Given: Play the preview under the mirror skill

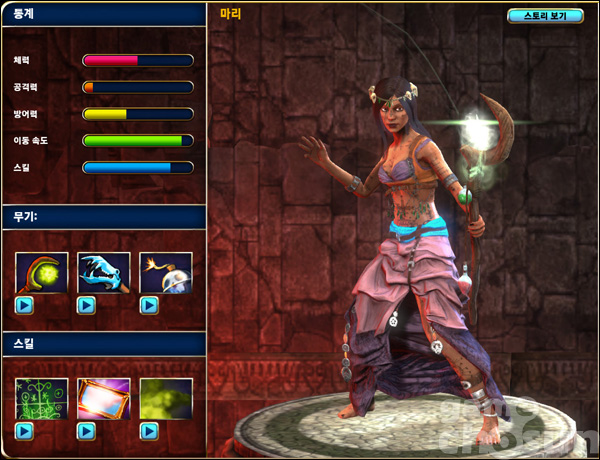Looking at the screenshot, I should tap(87, 431).
